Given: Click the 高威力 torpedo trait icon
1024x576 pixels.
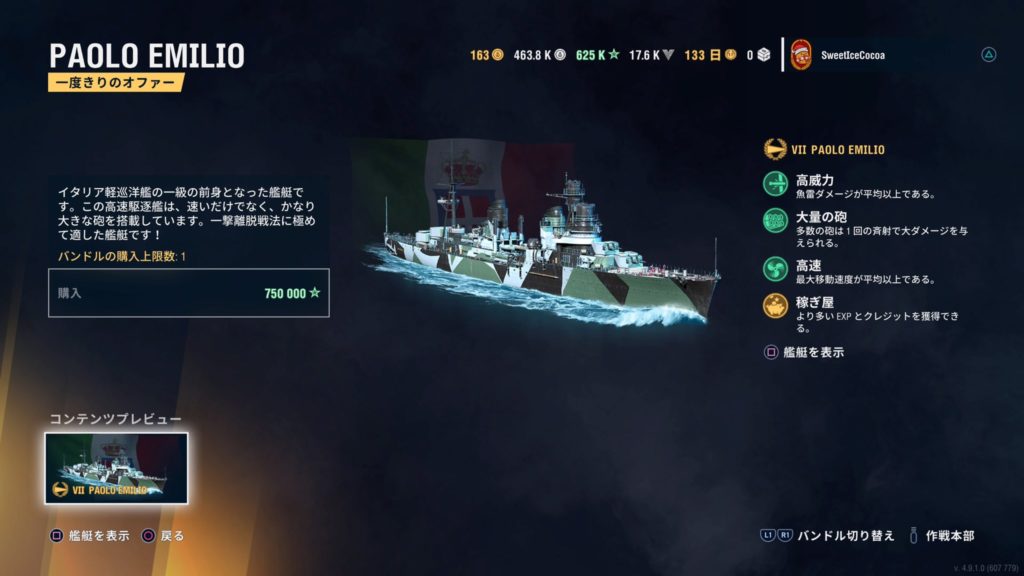Looking at the screenshot, I should (x=776, y=185).
